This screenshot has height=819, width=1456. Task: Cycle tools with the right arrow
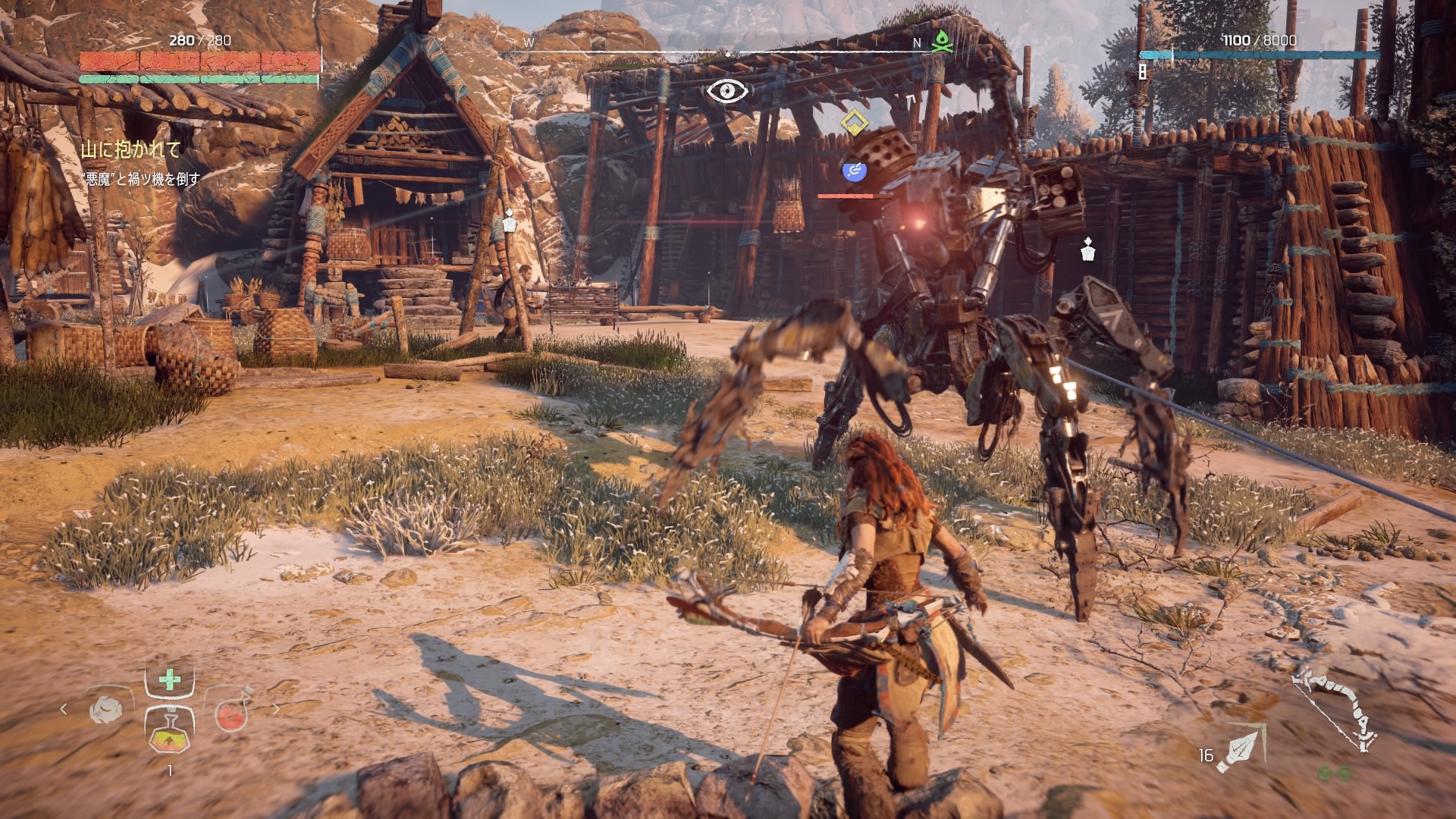coord(276,709)
